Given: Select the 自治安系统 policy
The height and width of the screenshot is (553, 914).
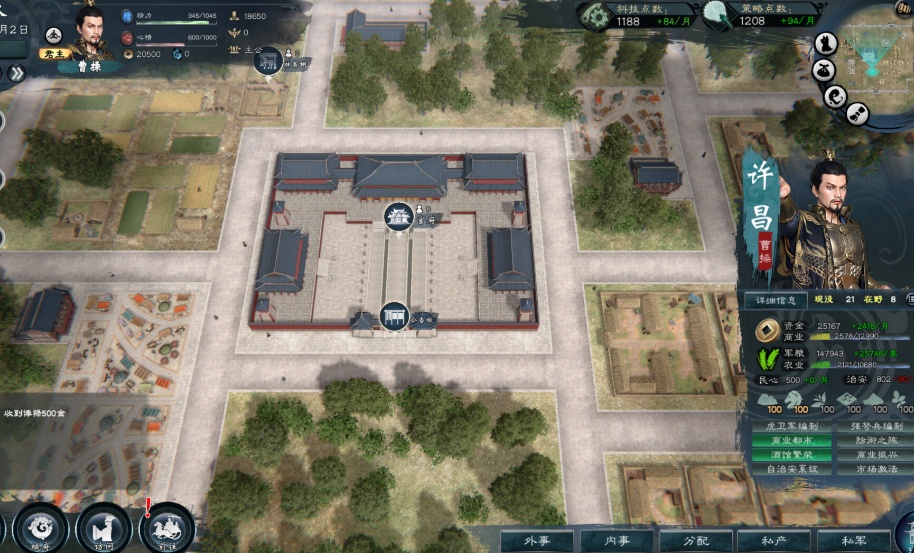Looking at the screenshot, I should (791, 469).
